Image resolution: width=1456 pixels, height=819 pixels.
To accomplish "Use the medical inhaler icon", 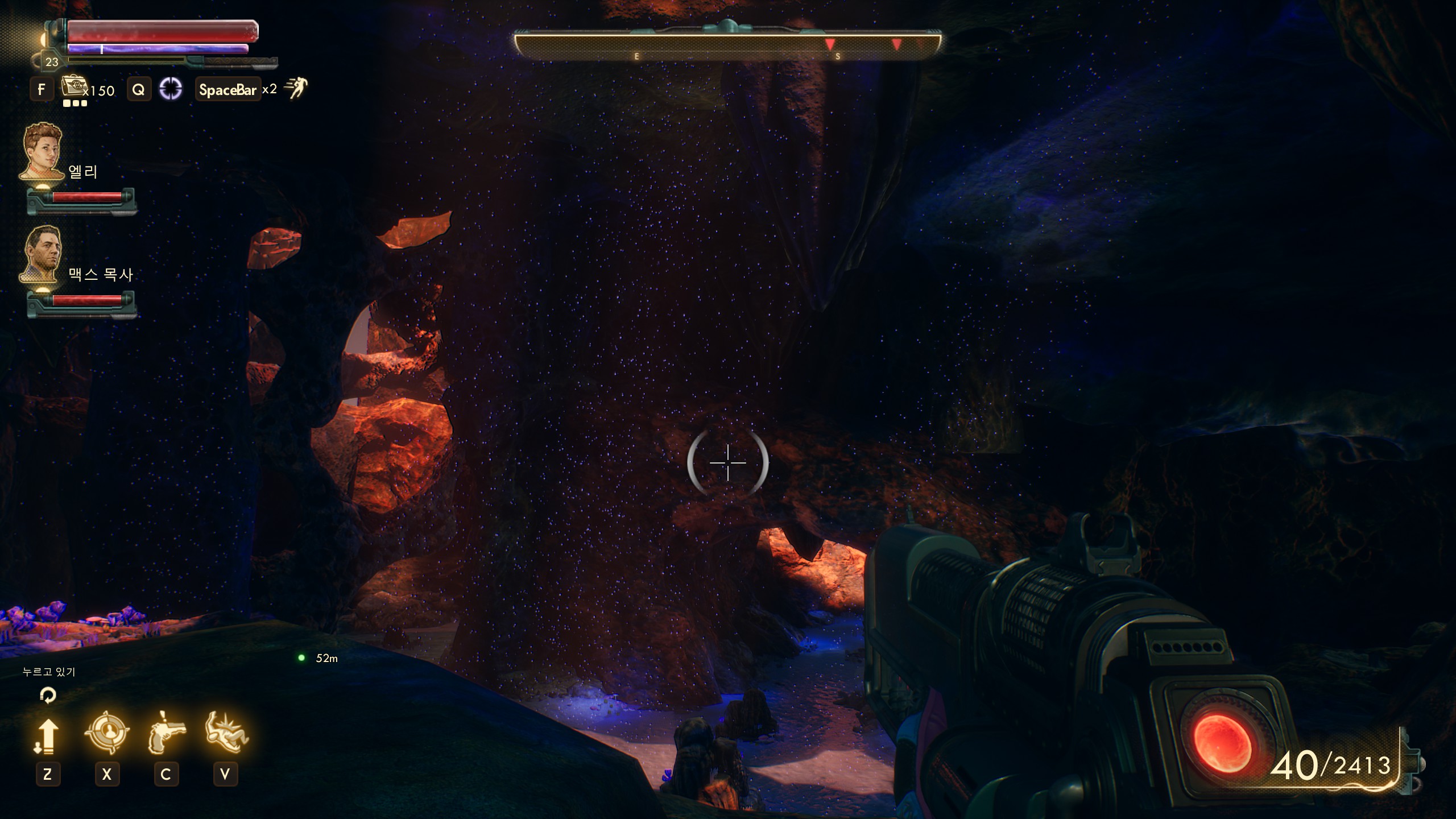I will tap(73, 87).
